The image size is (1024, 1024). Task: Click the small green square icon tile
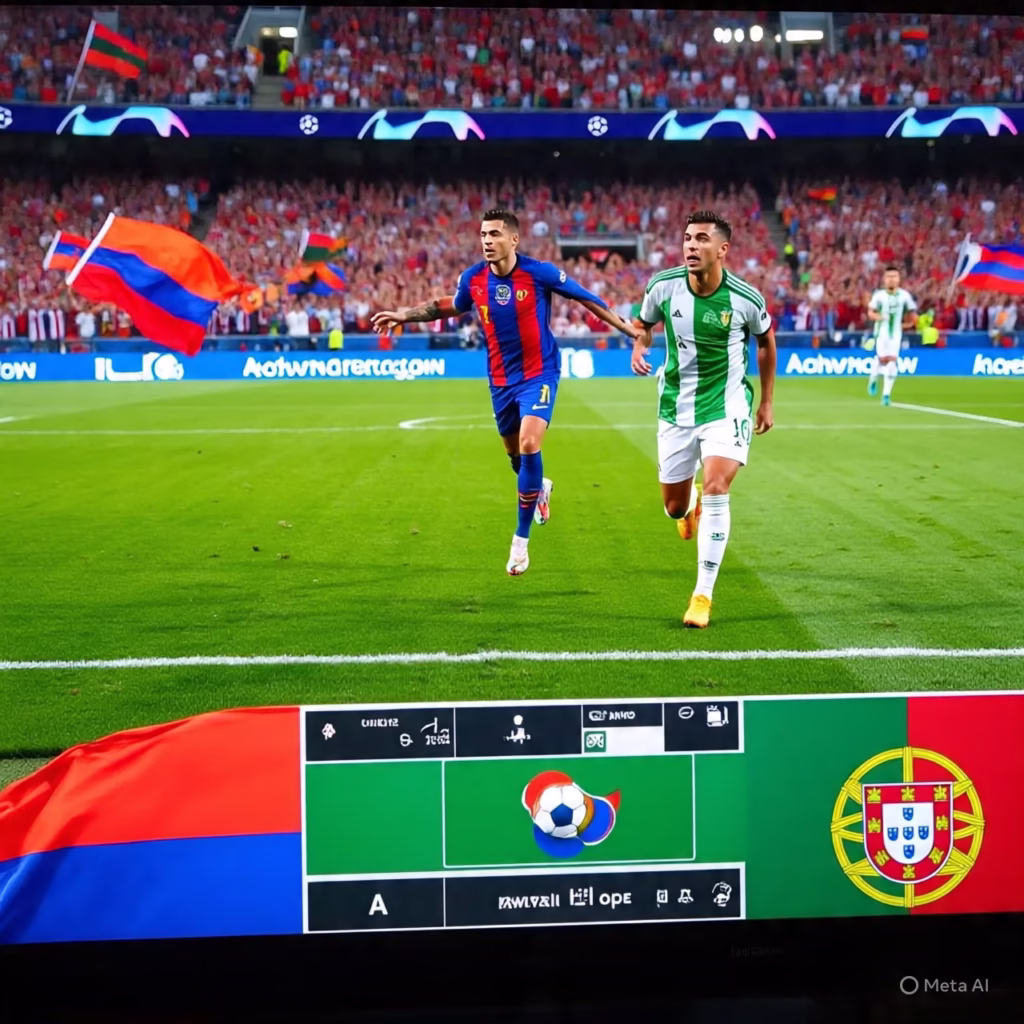[595, 741]
